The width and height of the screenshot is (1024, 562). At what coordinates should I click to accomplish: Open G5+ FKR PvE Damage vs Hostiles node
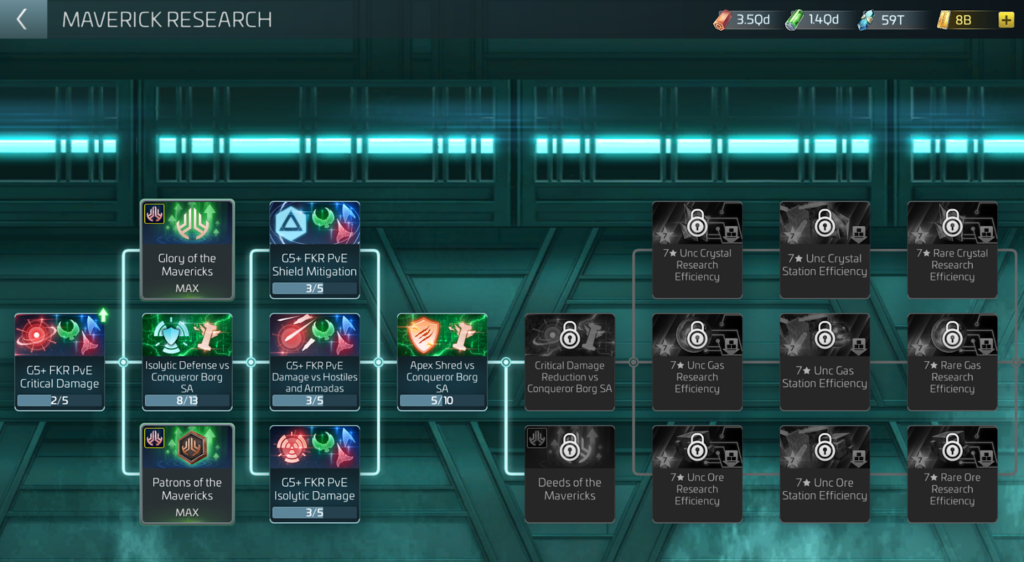315,361
